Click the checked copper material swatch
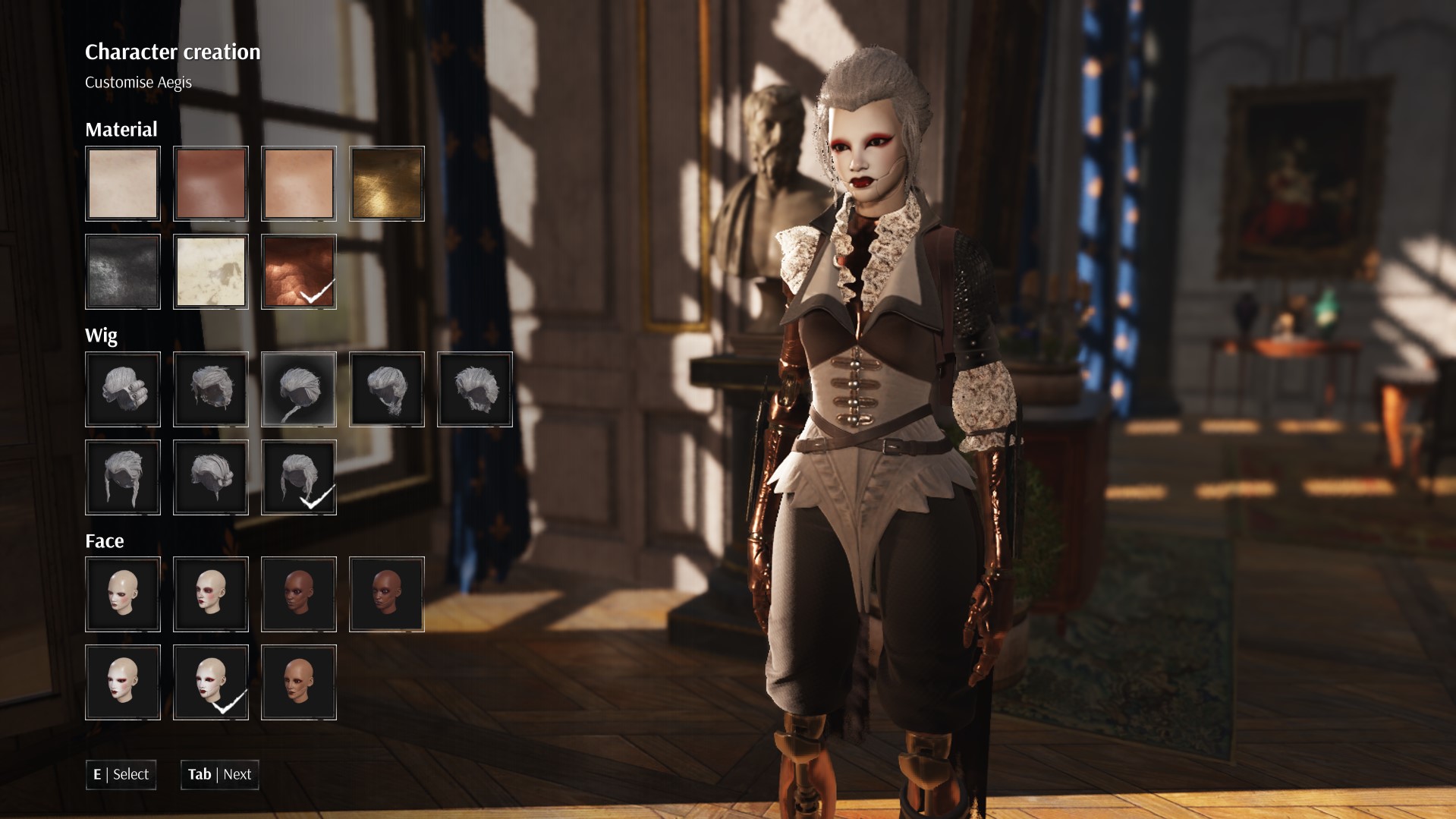 [x=299, y=272]
